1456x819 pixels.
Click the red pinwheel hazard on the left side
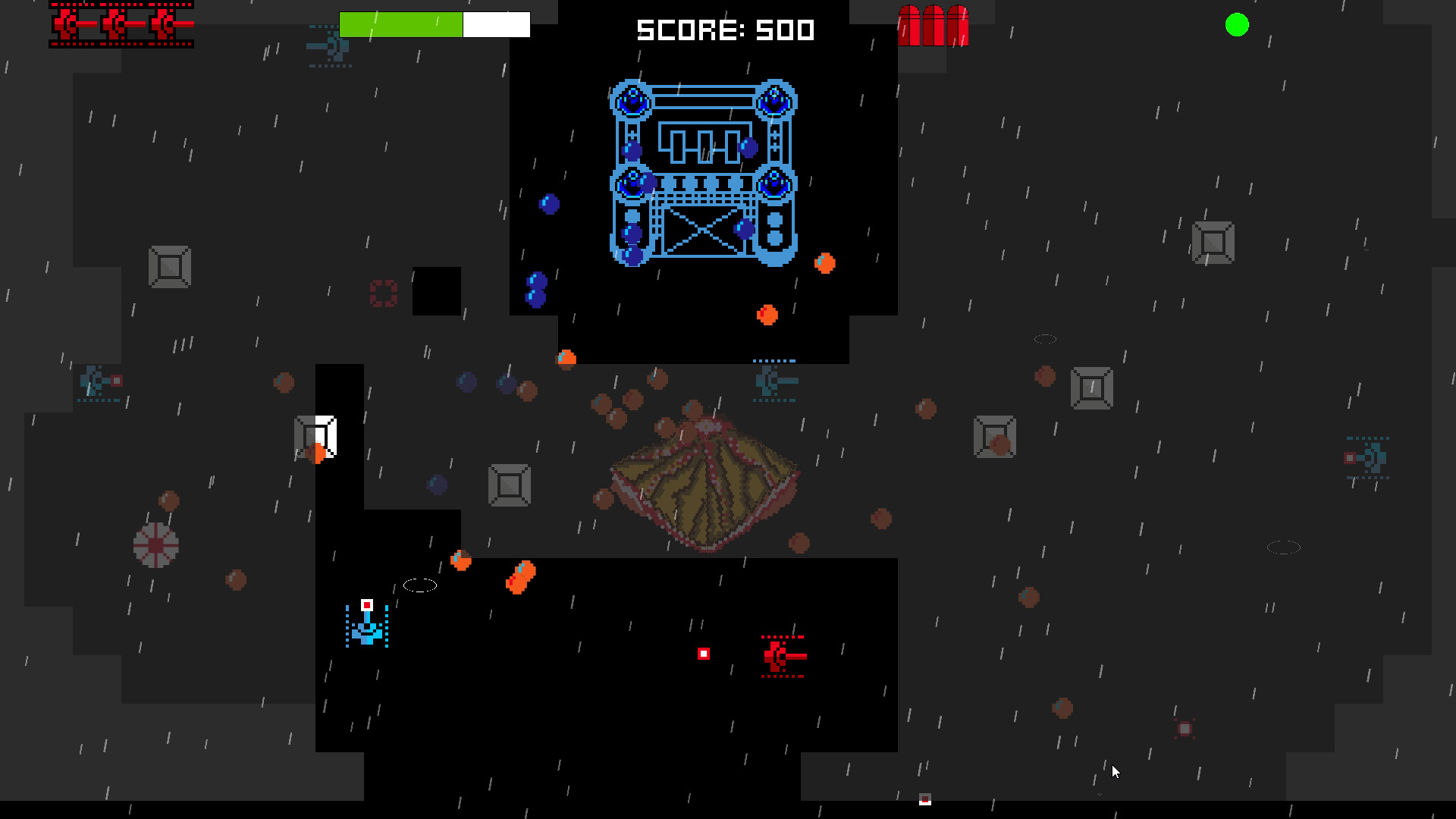[155, 544]
